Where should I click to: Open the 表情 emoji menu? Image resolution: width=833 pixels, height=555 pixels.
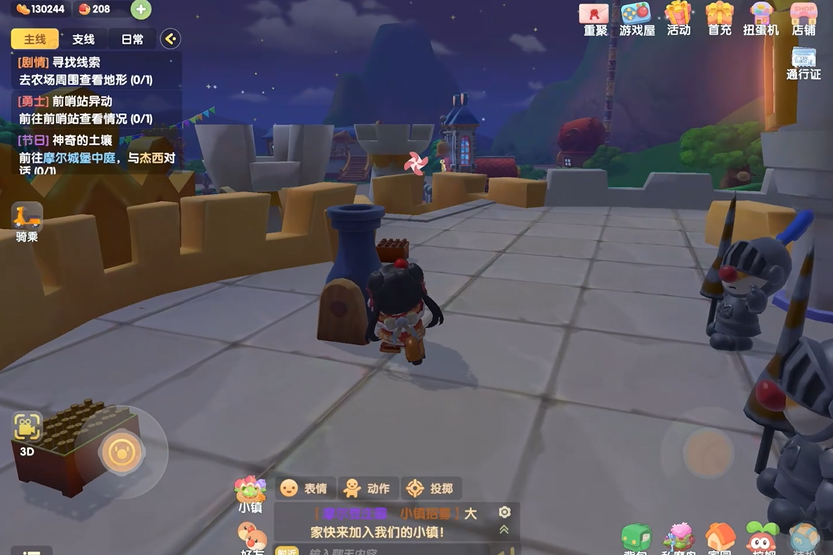click(x=304, y=488)
